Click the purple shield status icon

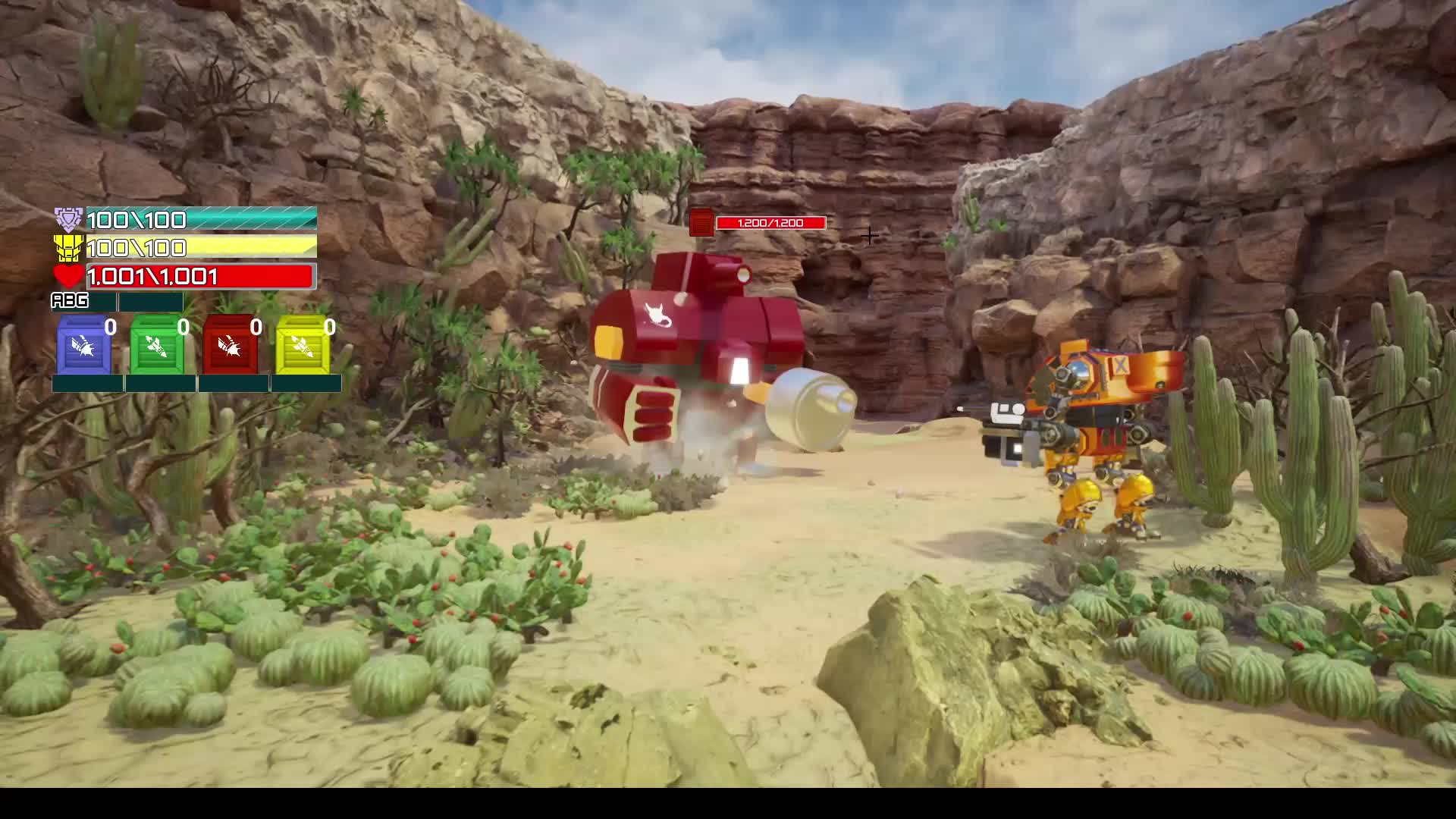pyautogui.click(x=67, y=218)
